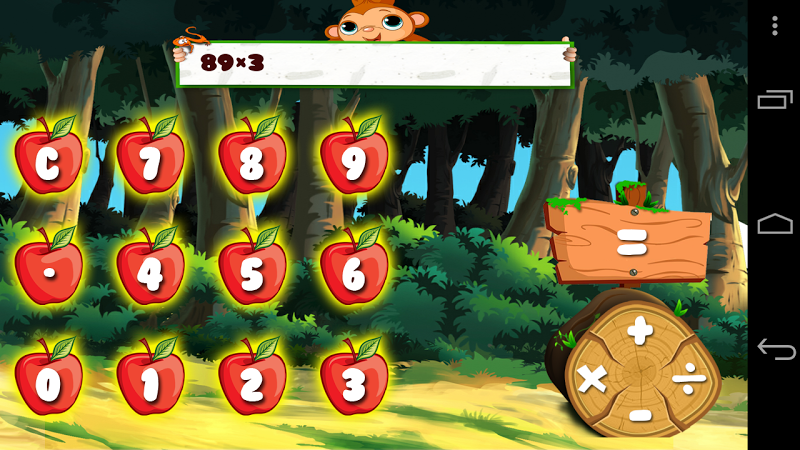This screenshot has width=800, height=450.
Task: Choose the multiply operator on the log
Action: pyautogui.click(x=593, y=379)
